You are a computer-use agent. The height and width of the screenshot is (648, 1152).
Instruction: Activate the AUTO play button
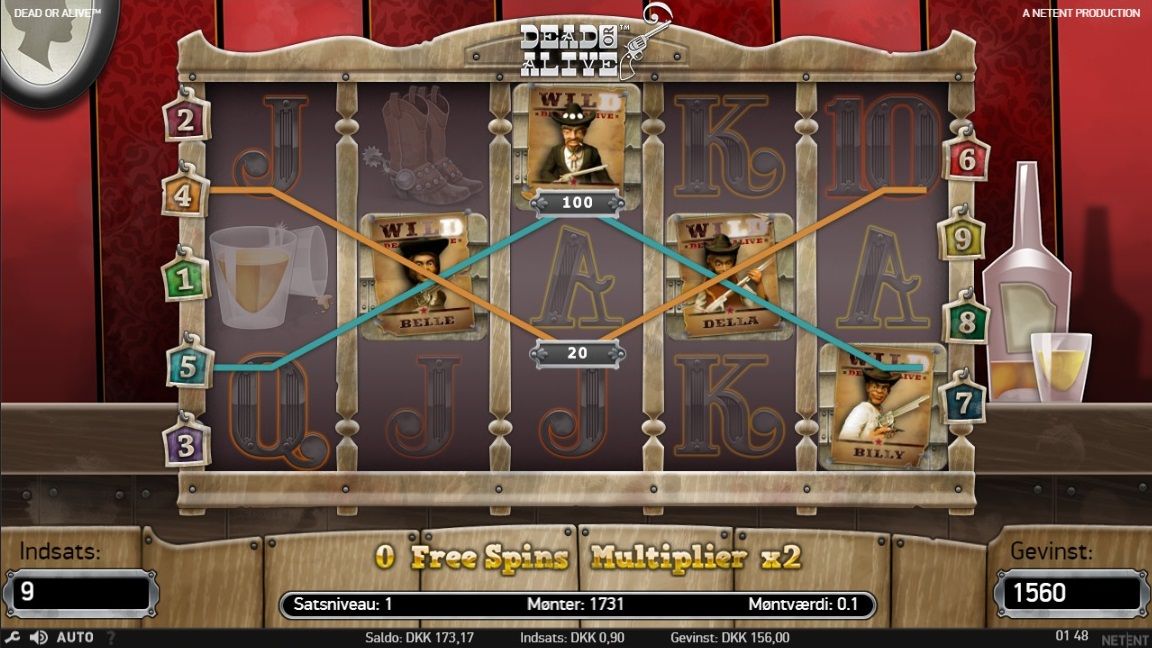pyautogui.click(x=75, y=637)
